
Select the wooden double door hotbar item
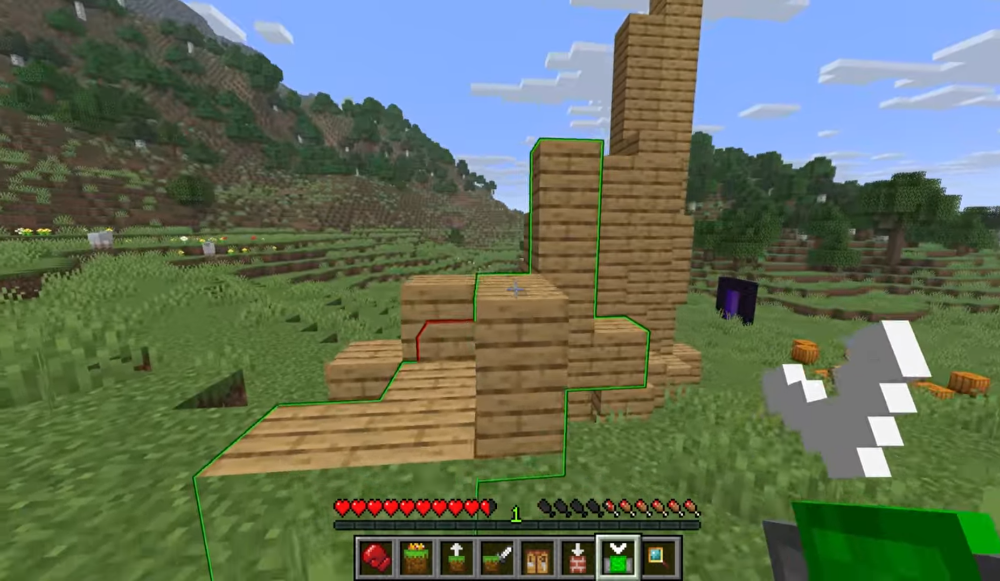click(x=535, y=556)
